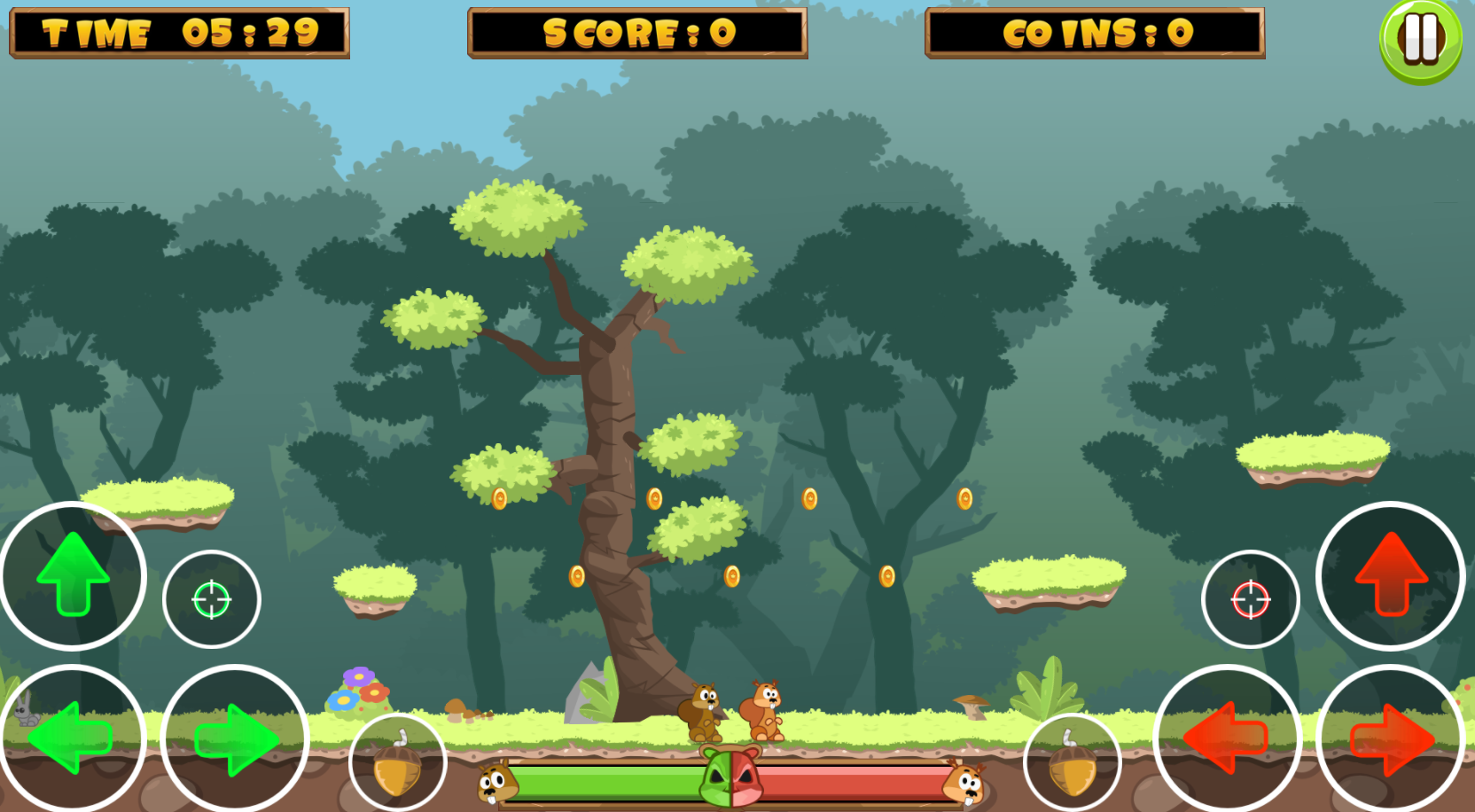Move right with the red right arrow
1475x812 pixels.
pos(1390,738)
